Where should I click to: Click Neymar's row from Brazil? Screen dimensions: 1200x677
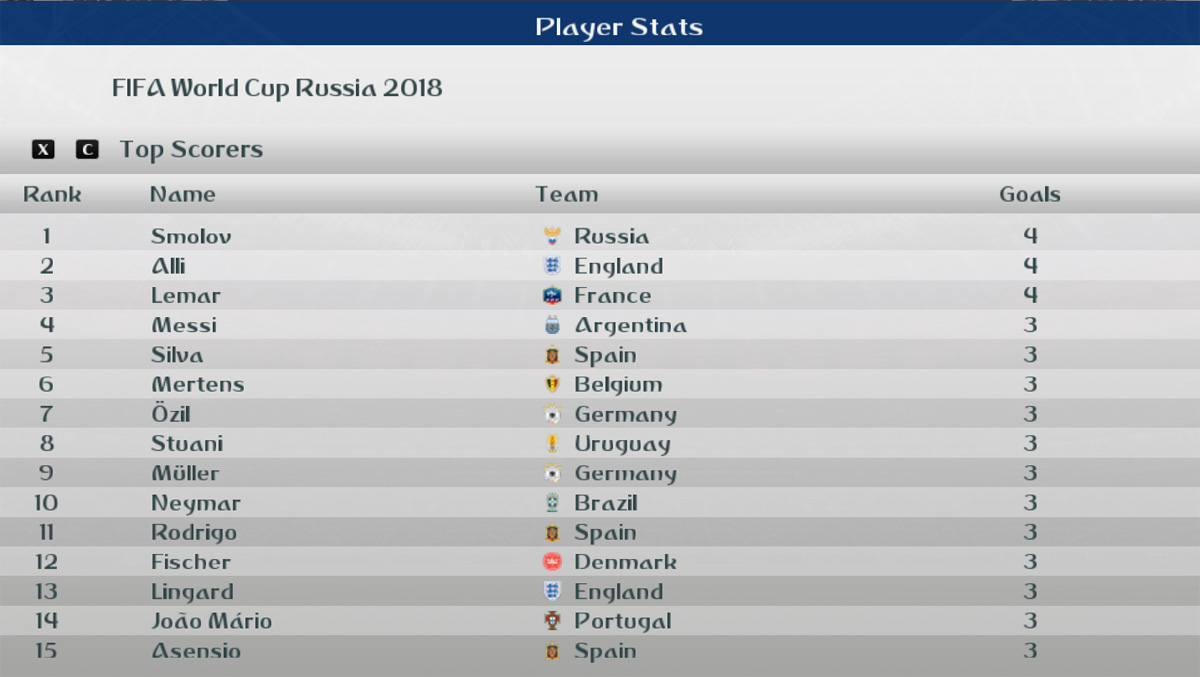click(196, 503)
